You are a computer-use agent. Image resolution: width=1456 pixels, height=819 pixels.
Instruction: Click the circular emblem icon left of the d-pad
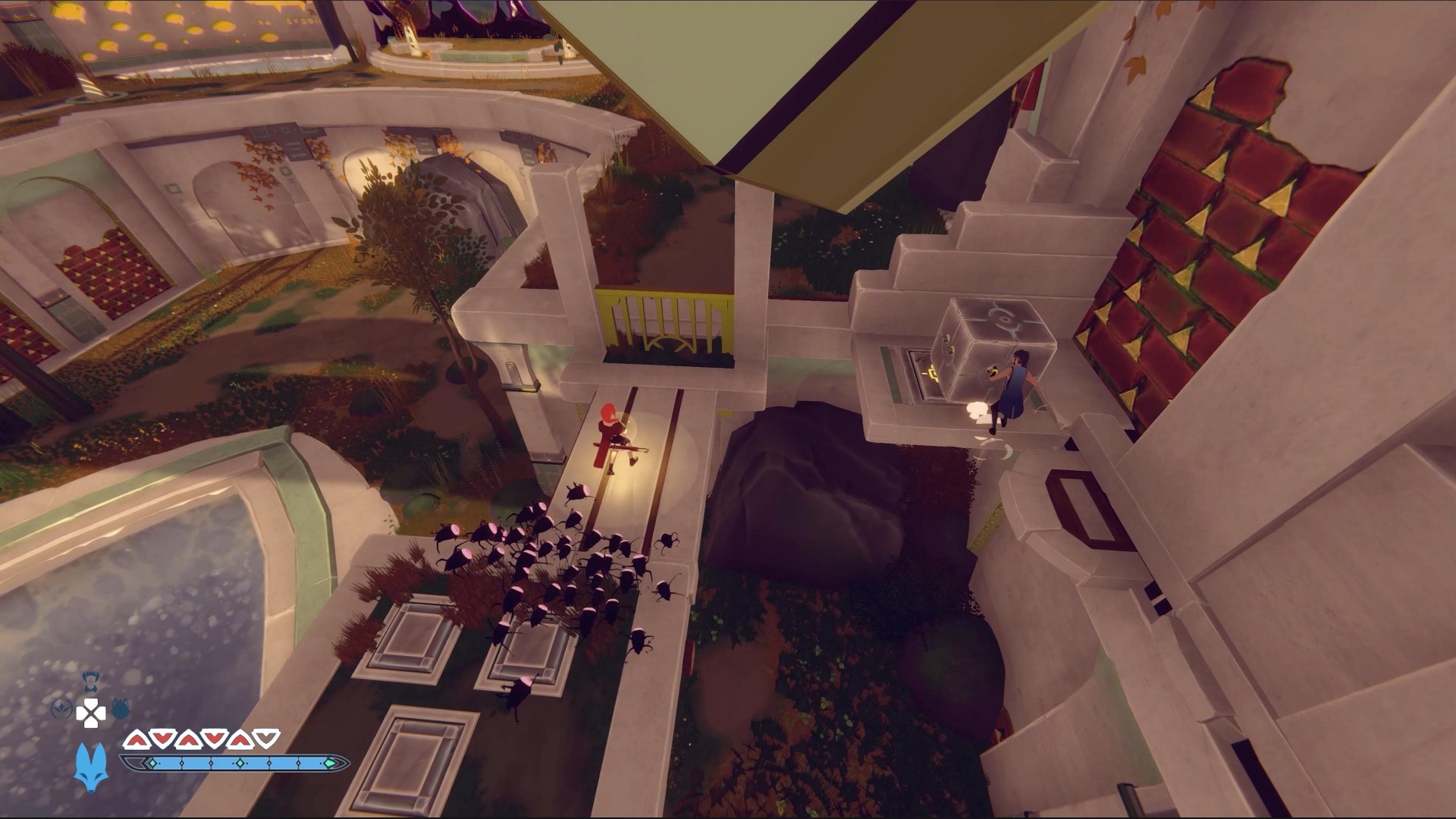coord(61,708)
